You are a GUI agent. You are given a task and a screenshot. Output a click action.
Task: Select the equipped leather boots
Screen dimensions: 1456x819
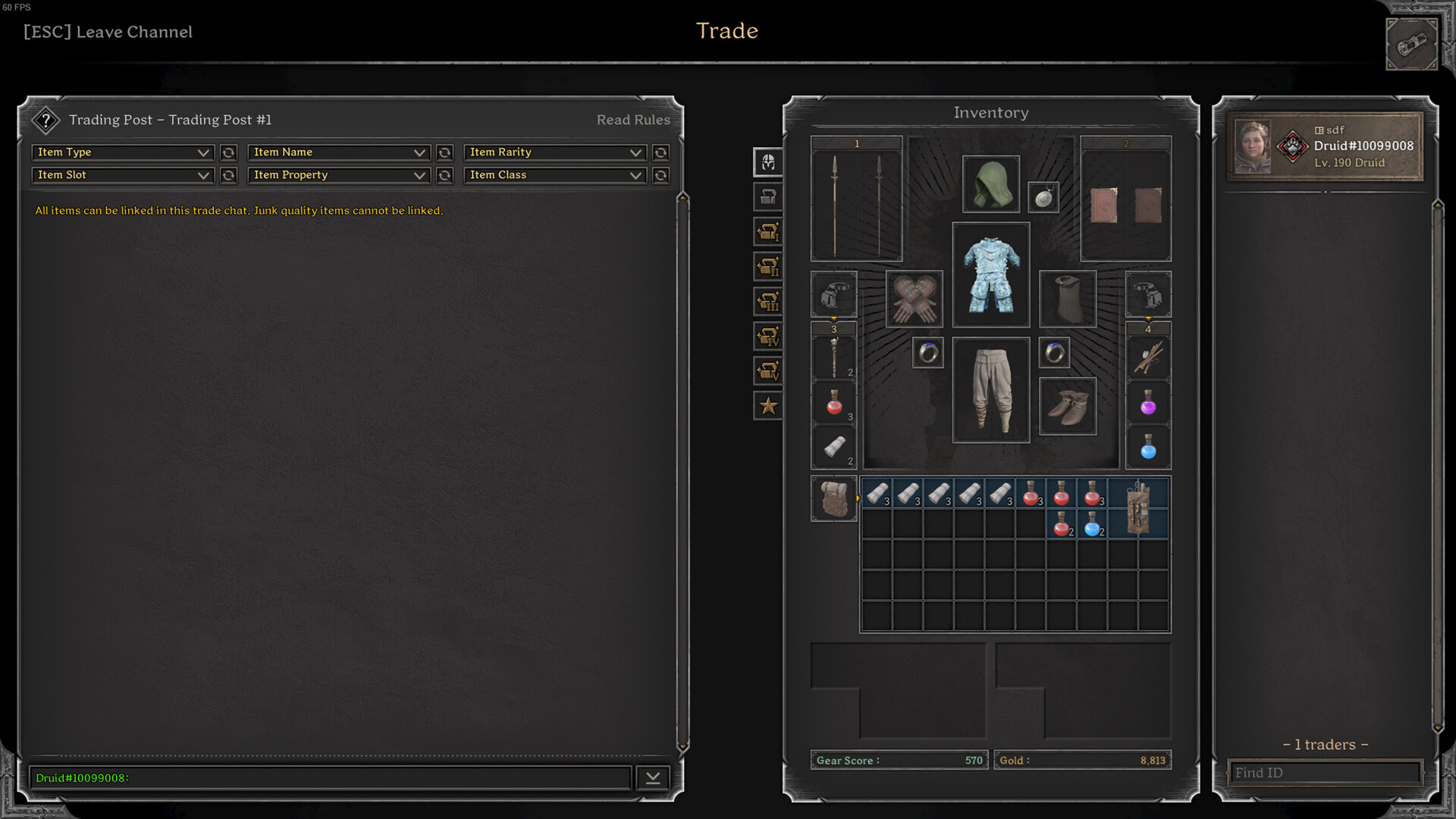coord(1067,406)
